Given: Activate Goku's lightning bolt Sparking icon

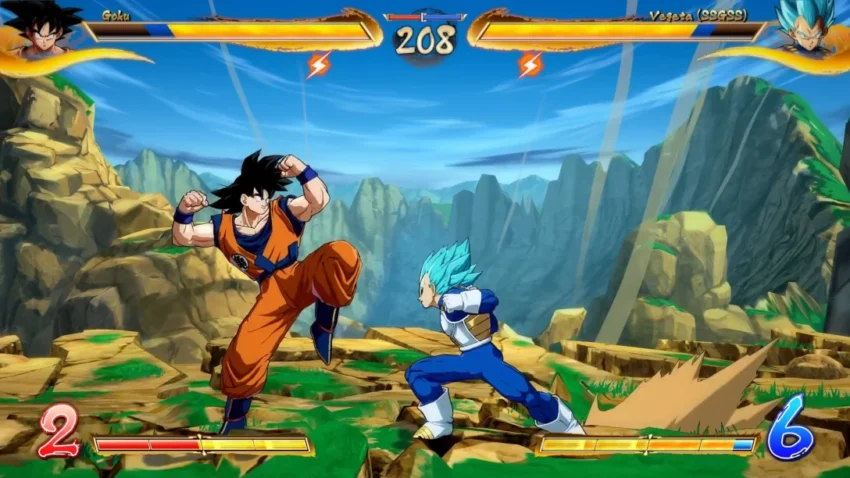Looking at the screenshot, I should click(x=319, y=65).
